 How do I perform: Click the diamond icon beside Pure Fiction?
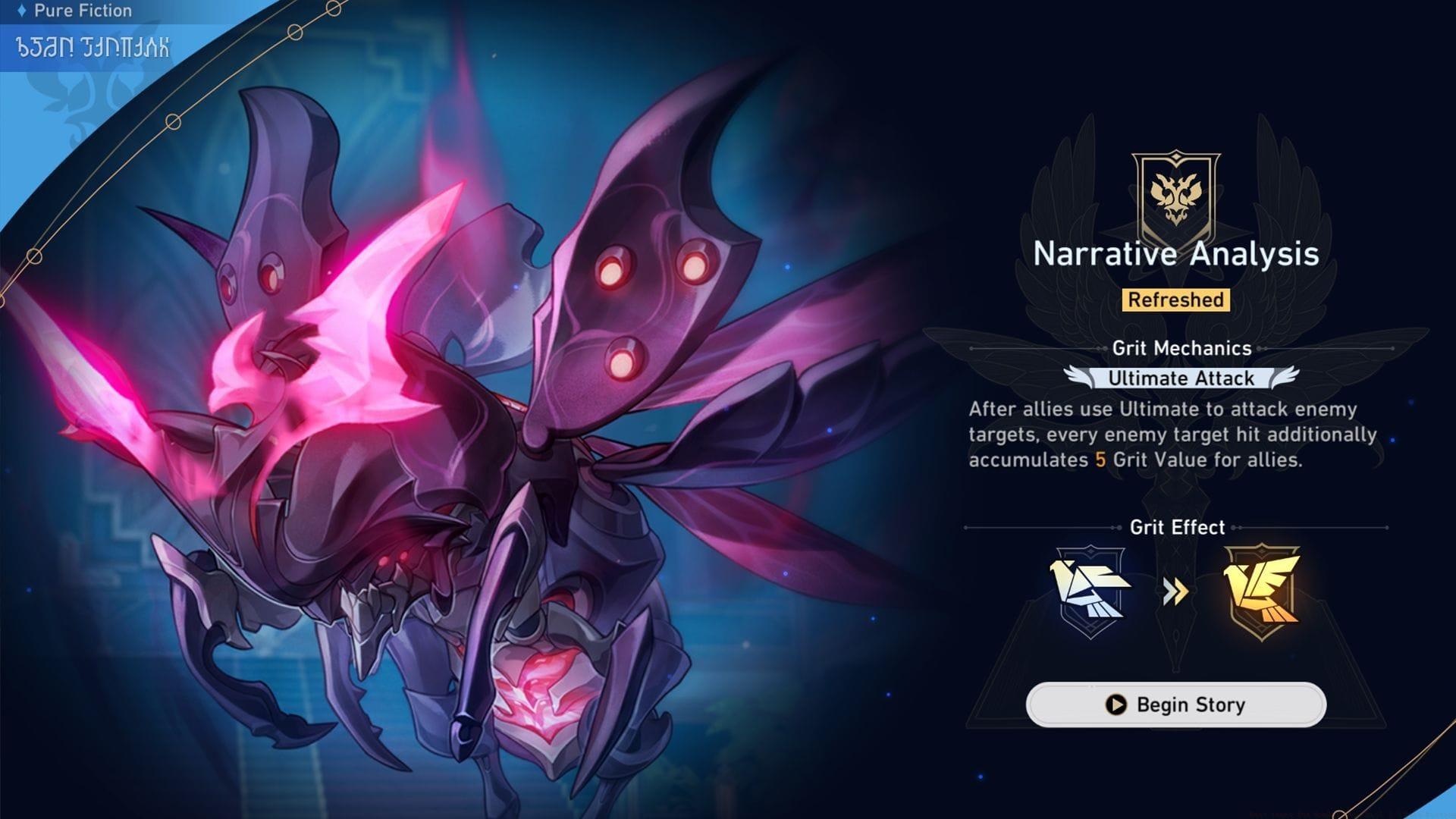24,11
